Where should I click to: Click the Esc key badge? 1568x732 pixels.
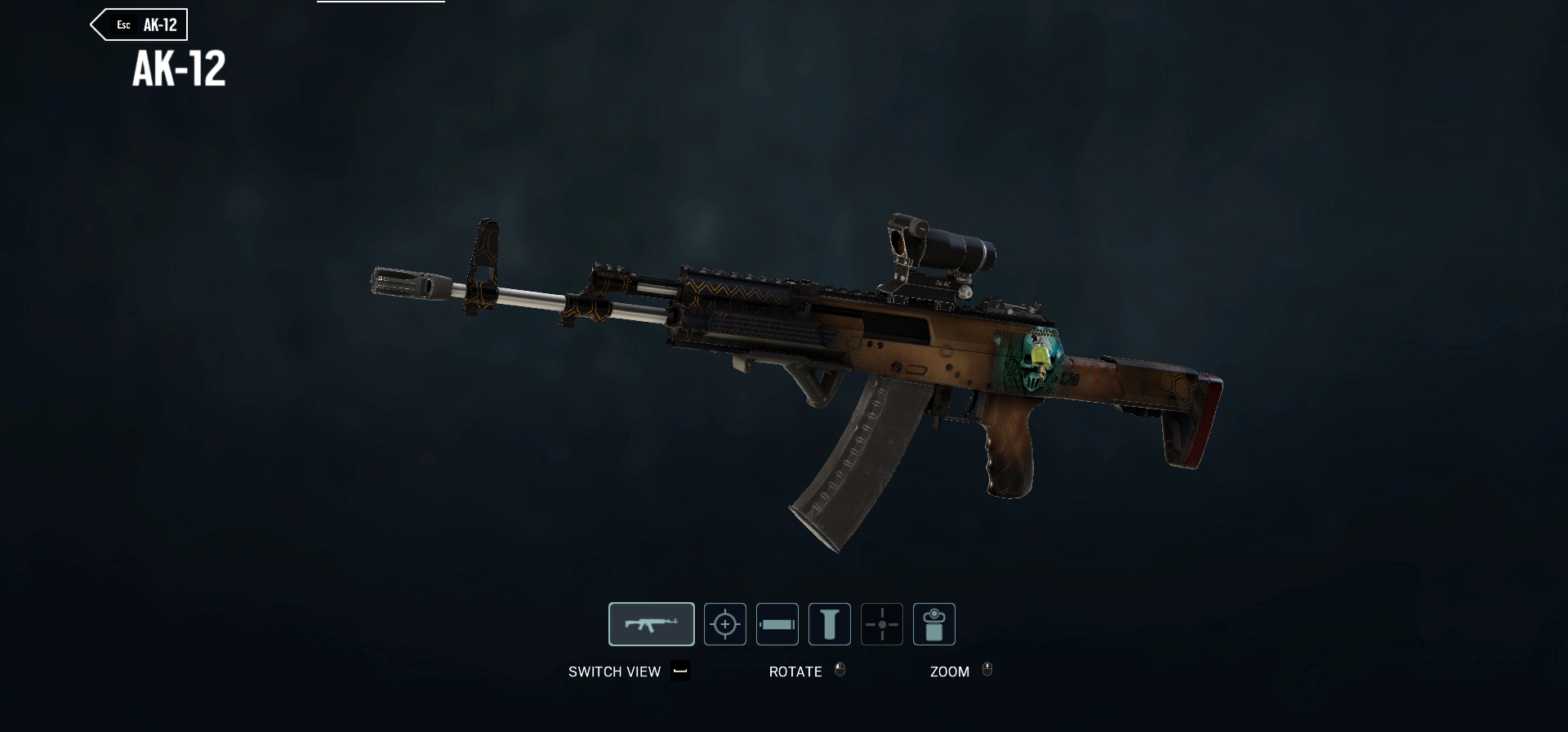point(123,25)
